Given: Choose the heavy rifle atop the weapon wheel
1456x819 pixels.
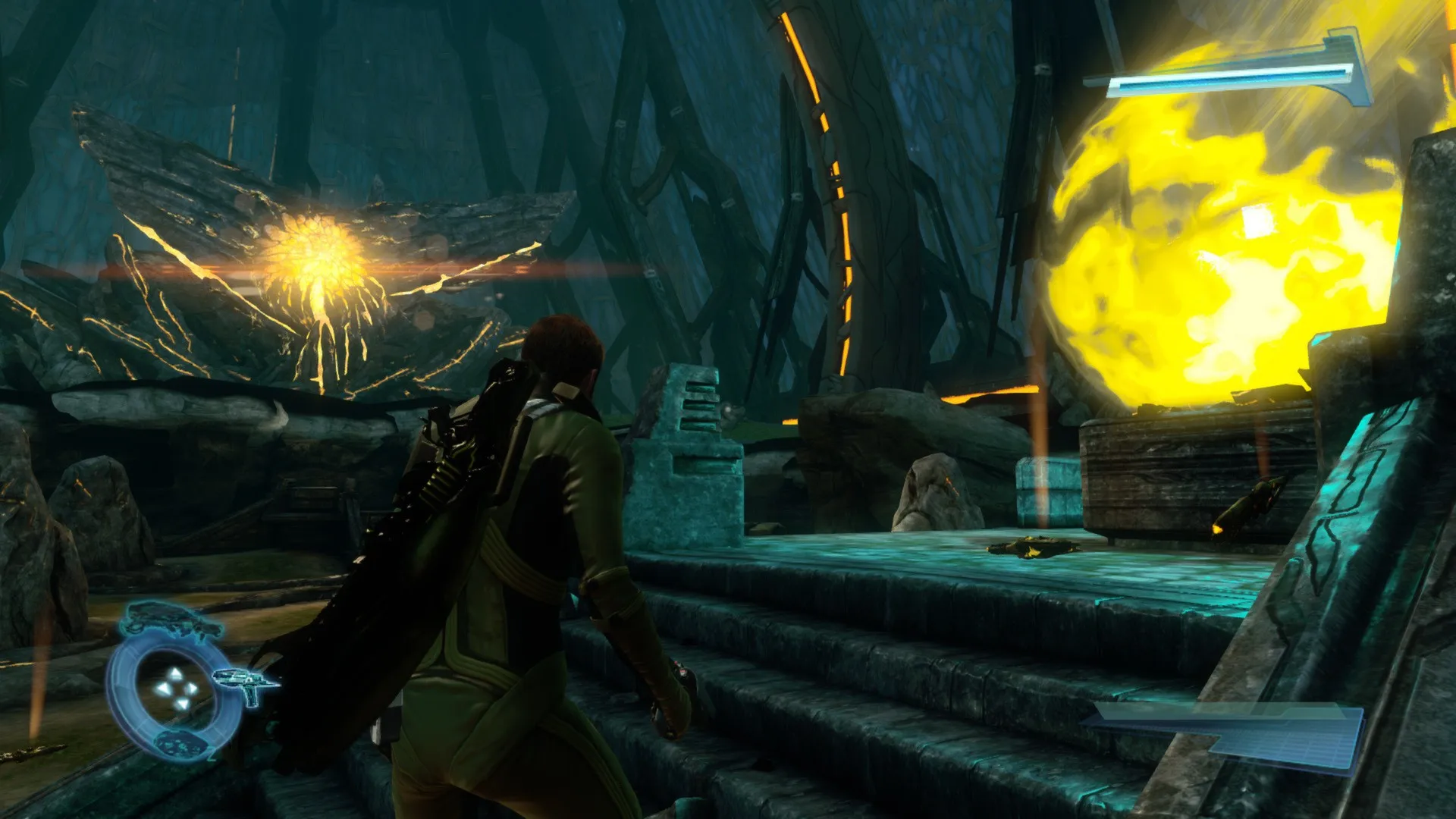Looking at the screenshot, I should click(171, 619).
